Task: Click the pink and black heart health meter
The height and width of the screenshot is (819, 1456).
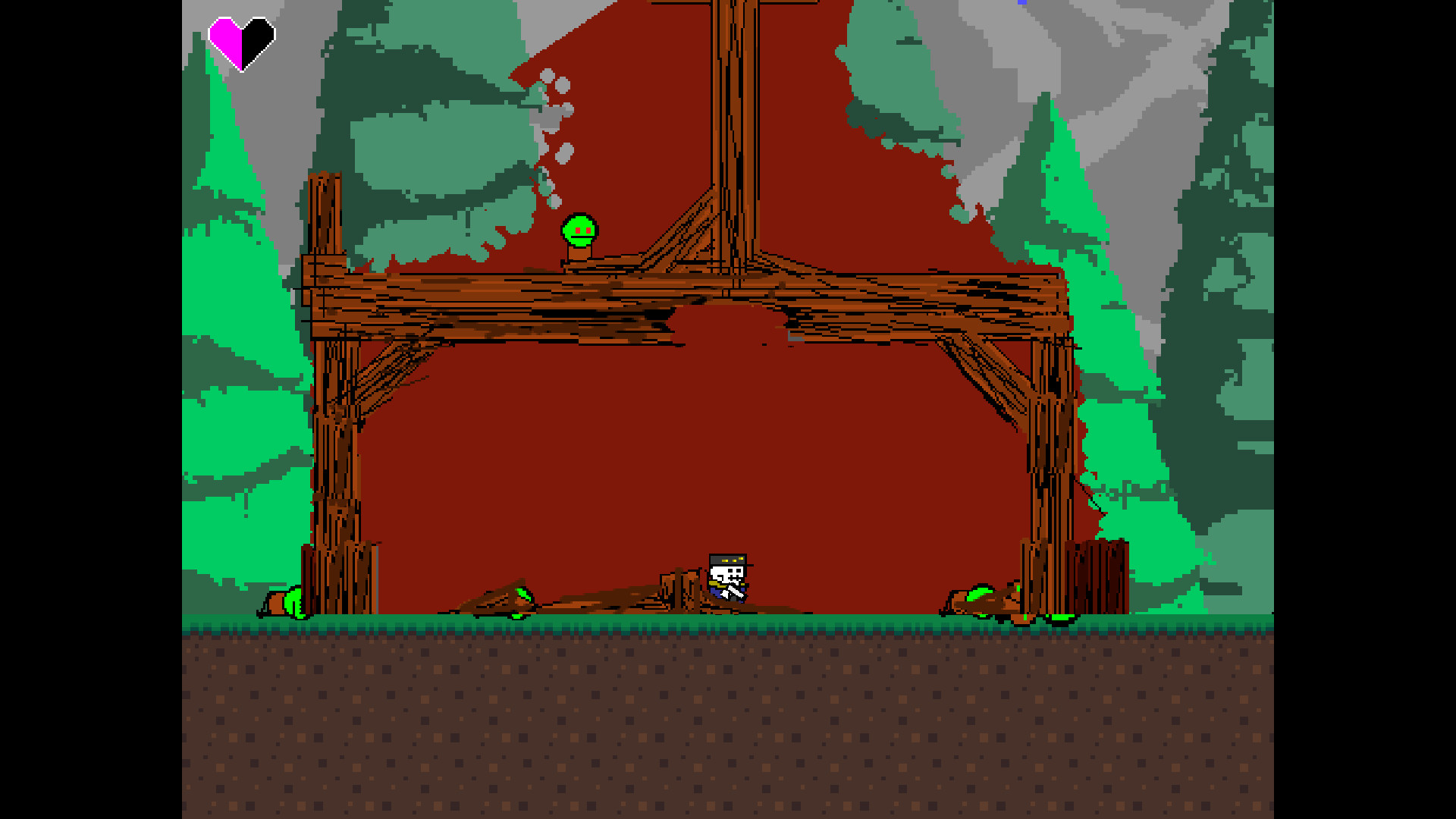Action: [240, 42]
